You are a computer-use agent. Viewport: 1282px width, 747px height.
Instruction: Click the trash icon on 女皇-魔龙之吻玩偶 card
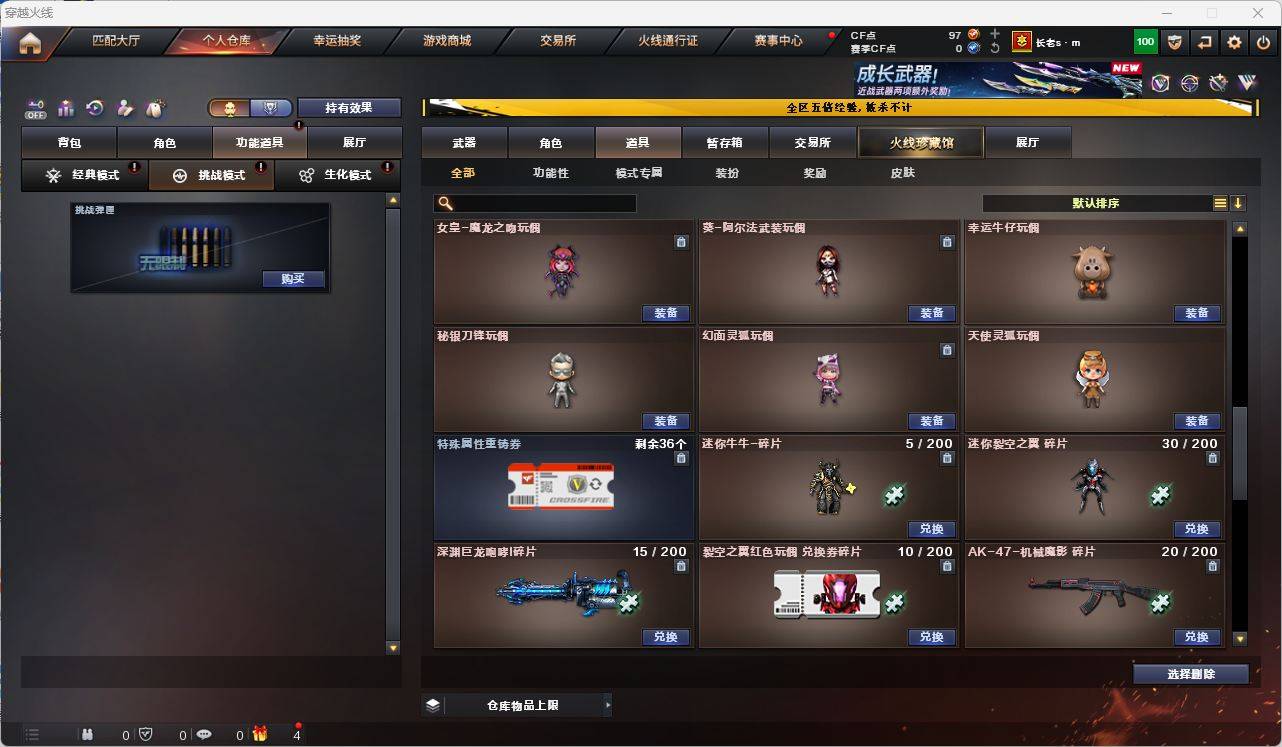point(681,242)
